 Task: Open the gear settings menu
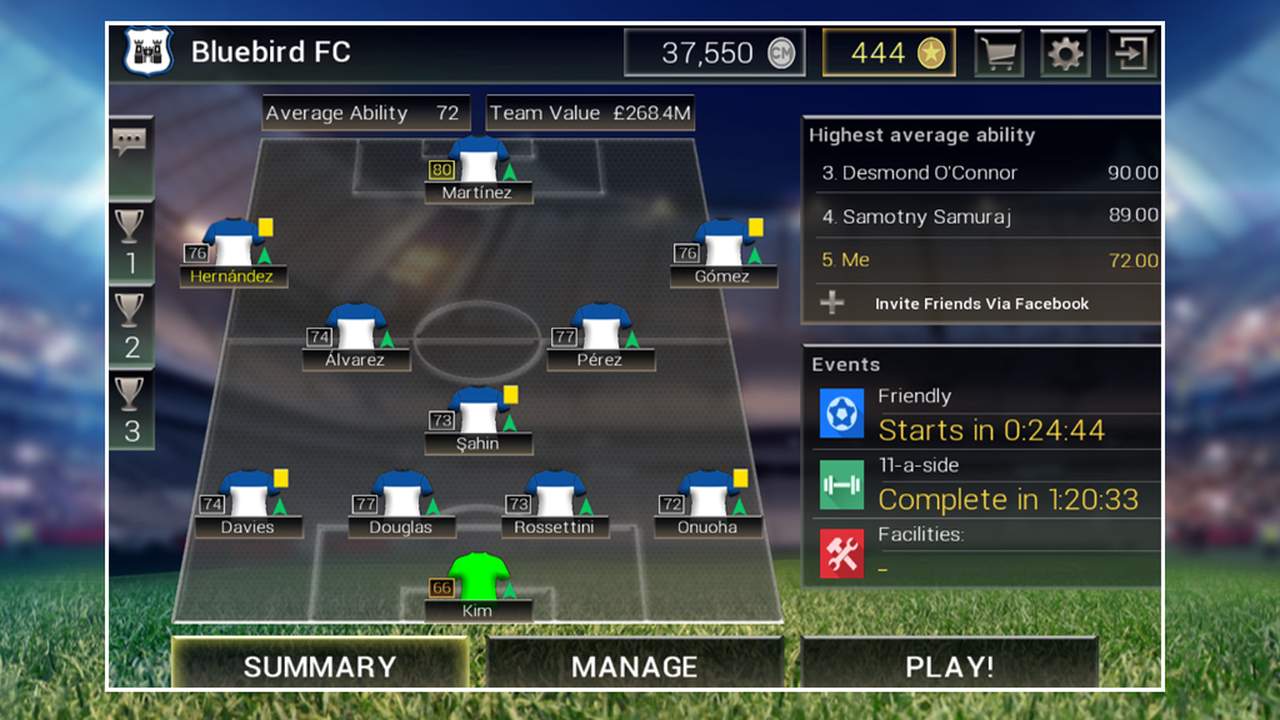(x=1064, y=53)
